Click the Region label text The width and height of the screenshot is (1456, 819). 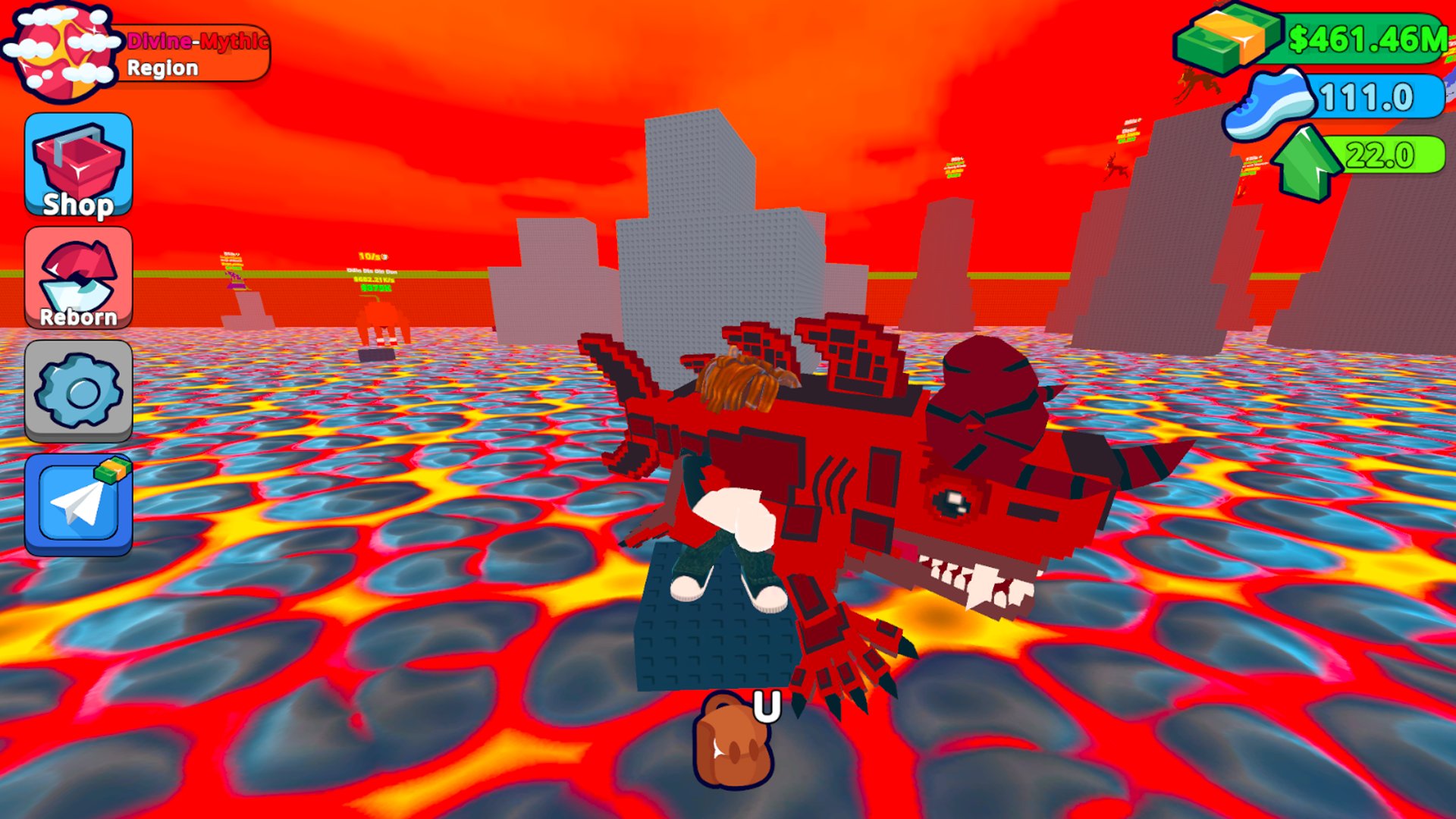[x=162, y=68]
